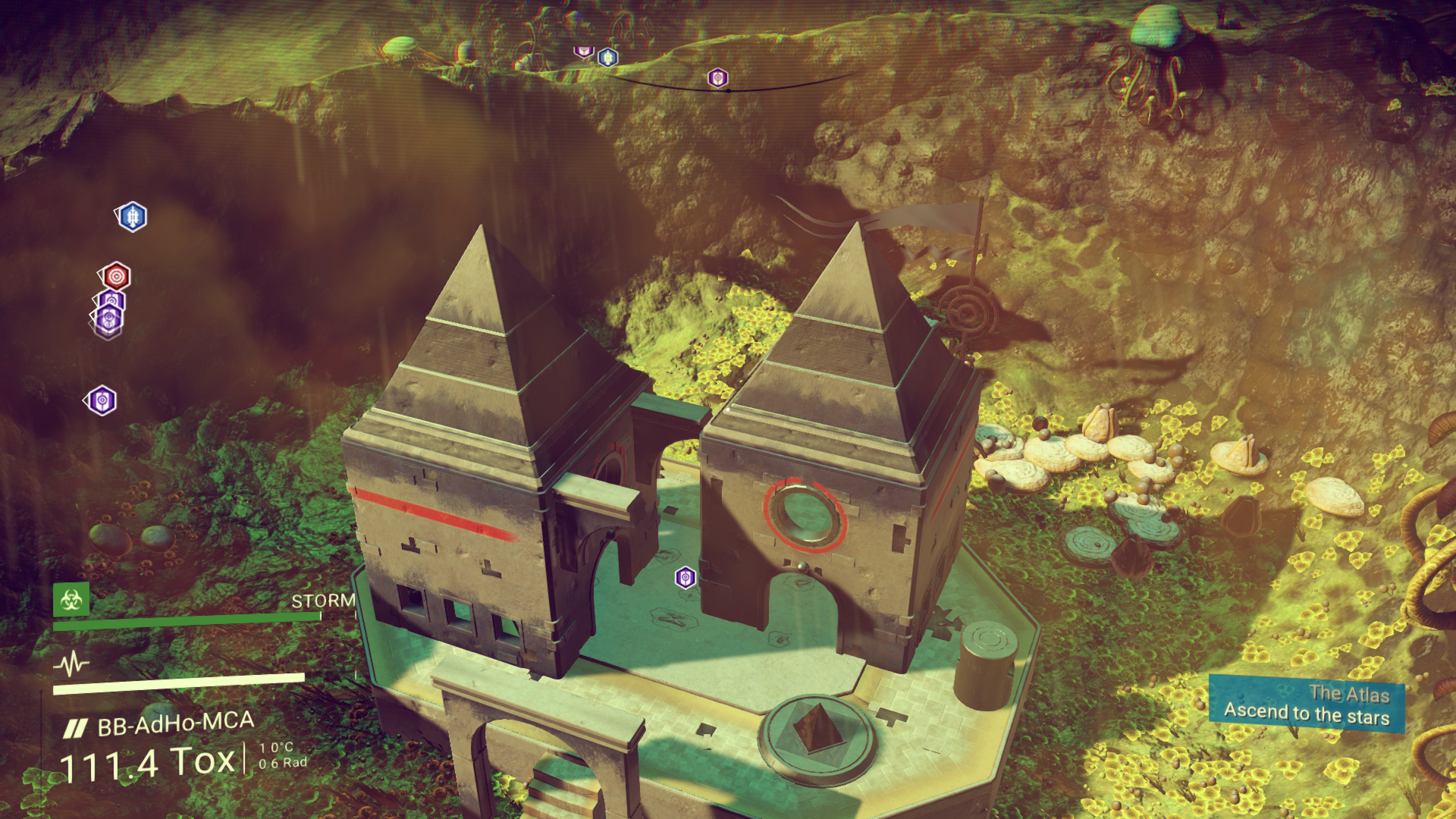Click the large blue hexagon waypoint marker

coord(133,217)
